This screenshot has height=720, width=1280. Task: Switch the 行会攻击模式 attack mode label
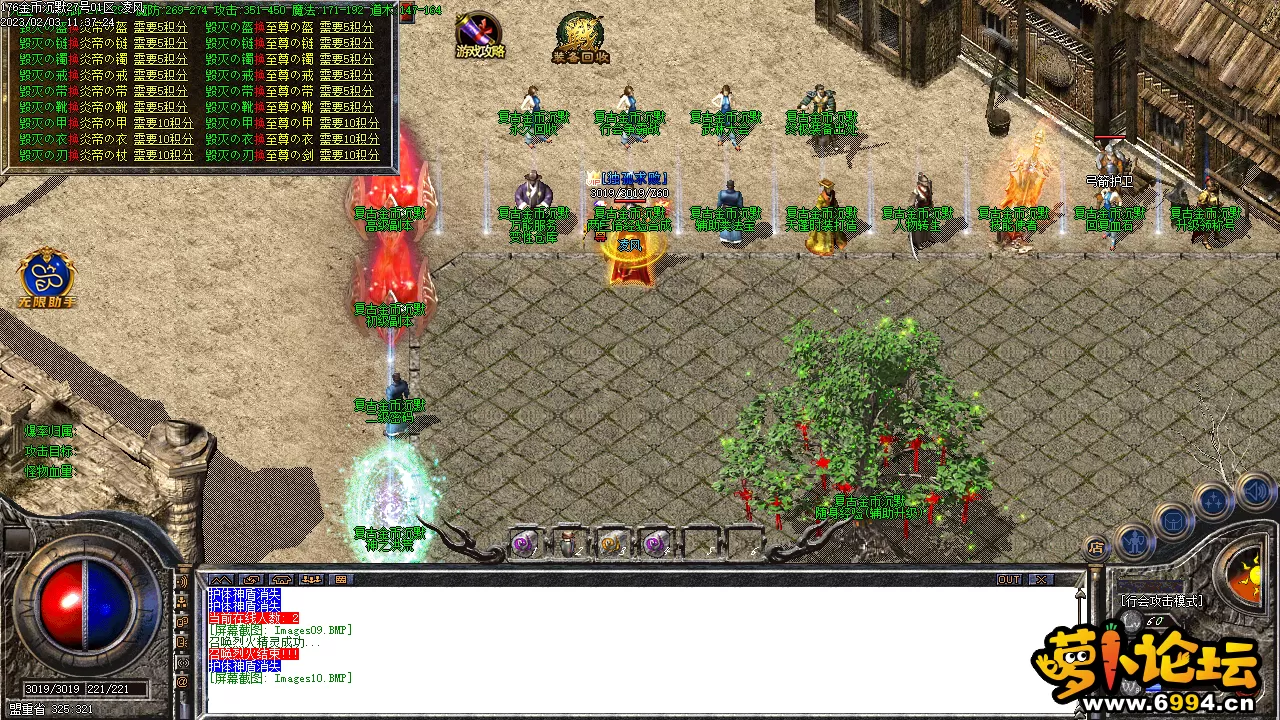1162,601
